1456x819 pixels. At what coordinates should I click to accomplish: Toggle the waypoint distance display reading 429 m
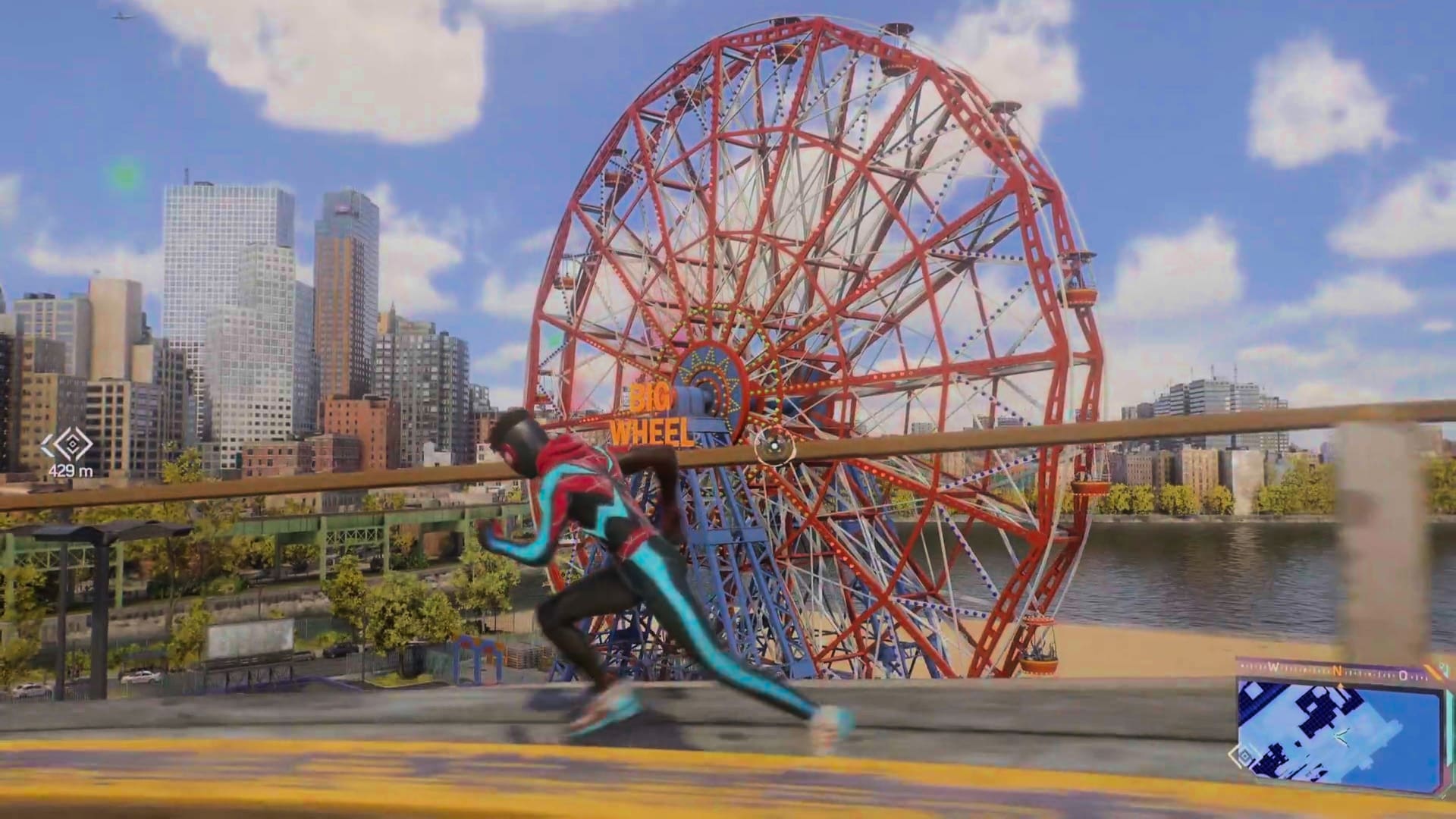[72, 470]
